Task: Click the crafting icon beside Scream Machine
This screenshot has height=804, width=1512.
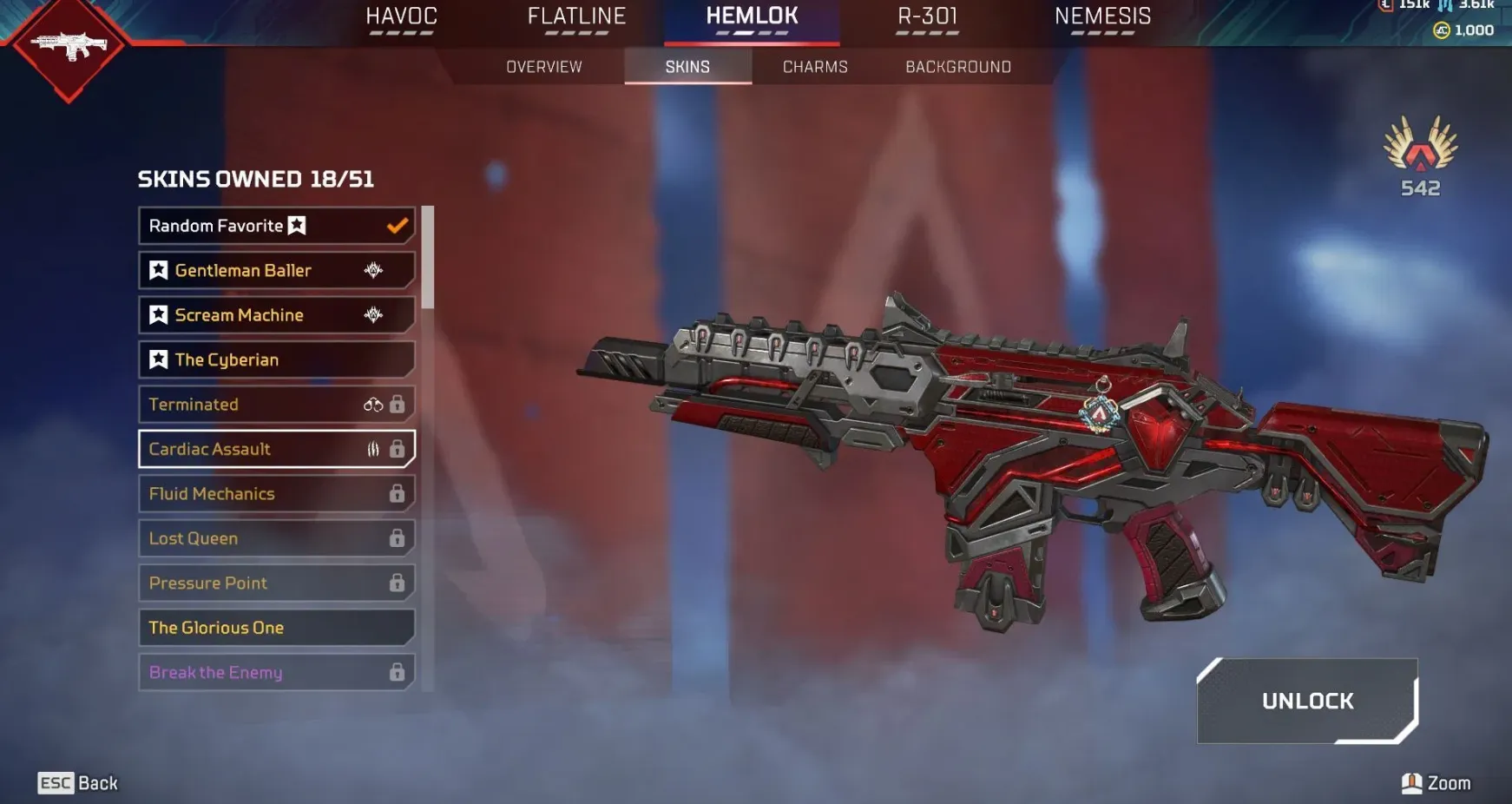Action: pyautogui.click(x=371, y=315)
